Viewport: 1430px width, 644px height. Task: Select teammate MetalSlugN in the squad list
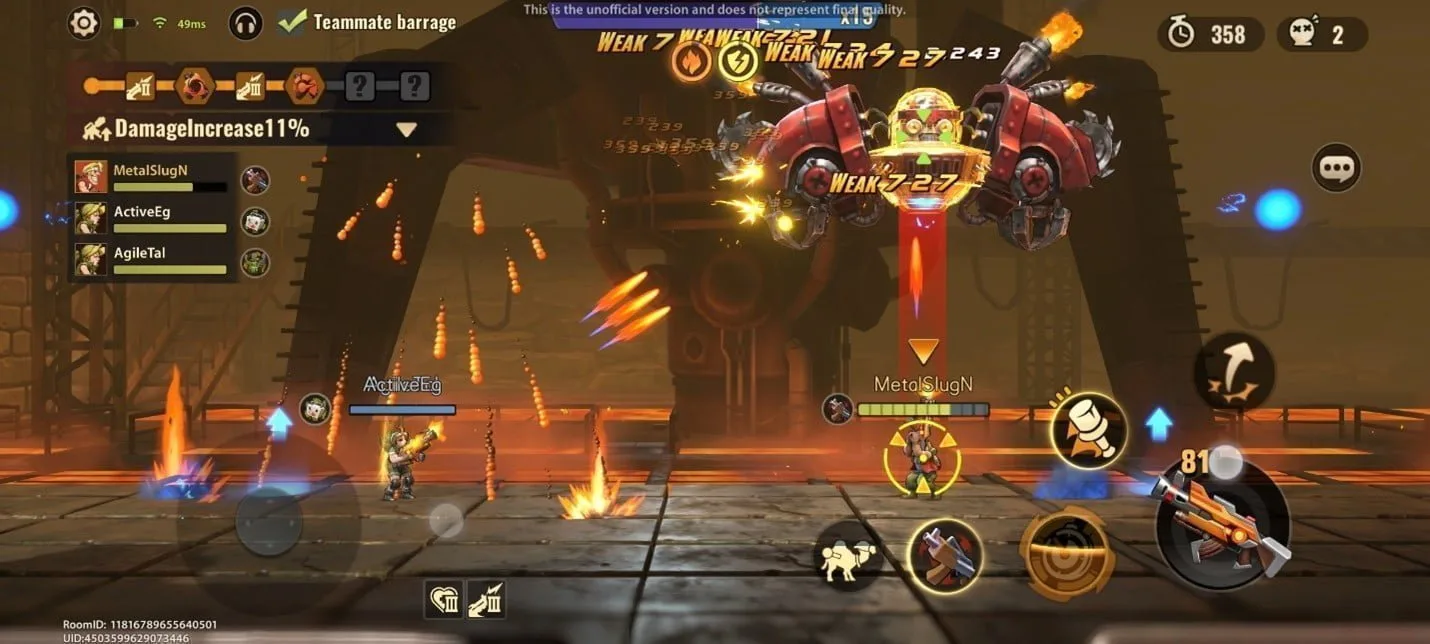click(x=152, y=177)
